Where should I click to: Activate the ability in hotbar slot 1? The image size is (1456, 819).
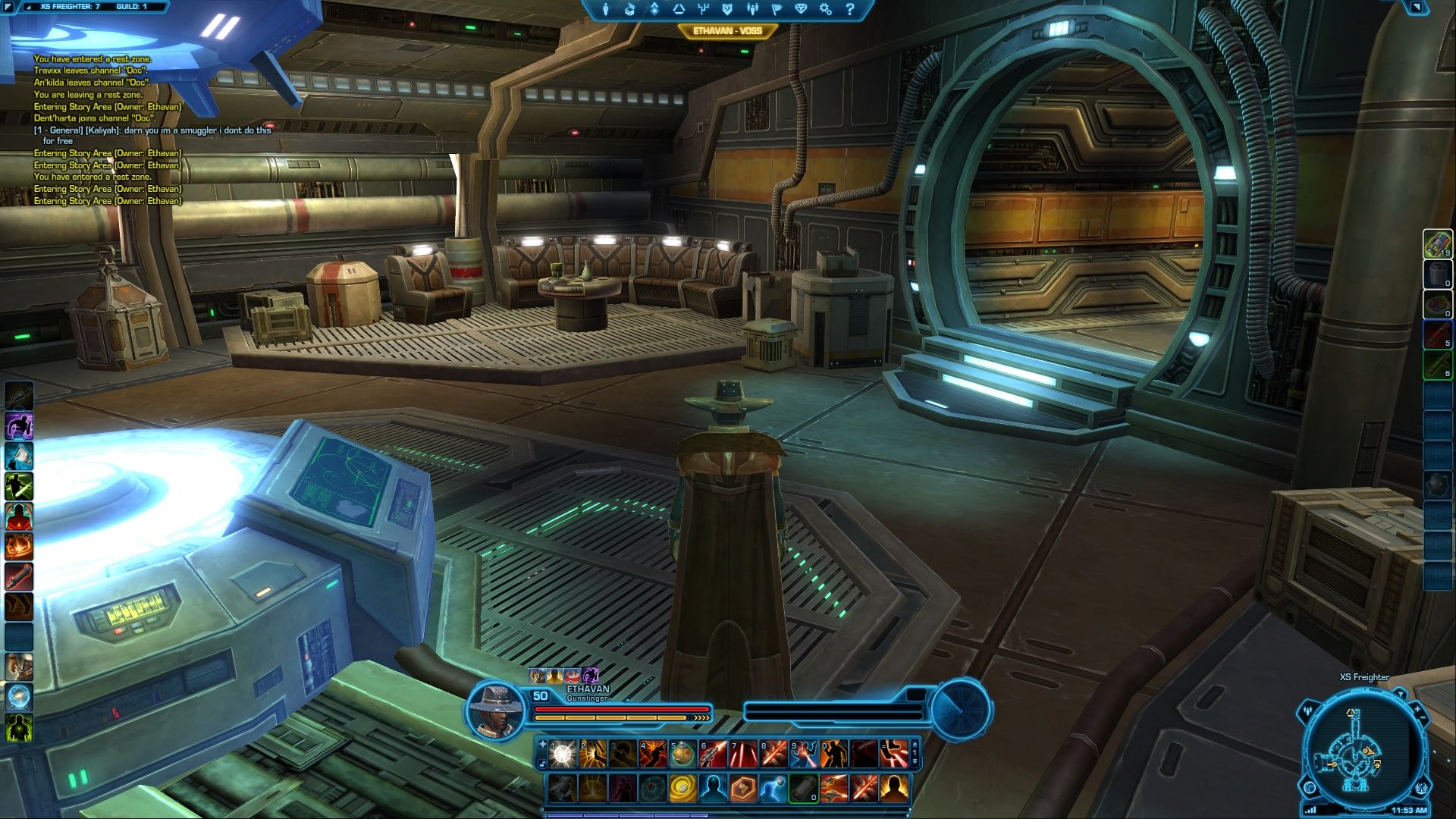point(562,754)
